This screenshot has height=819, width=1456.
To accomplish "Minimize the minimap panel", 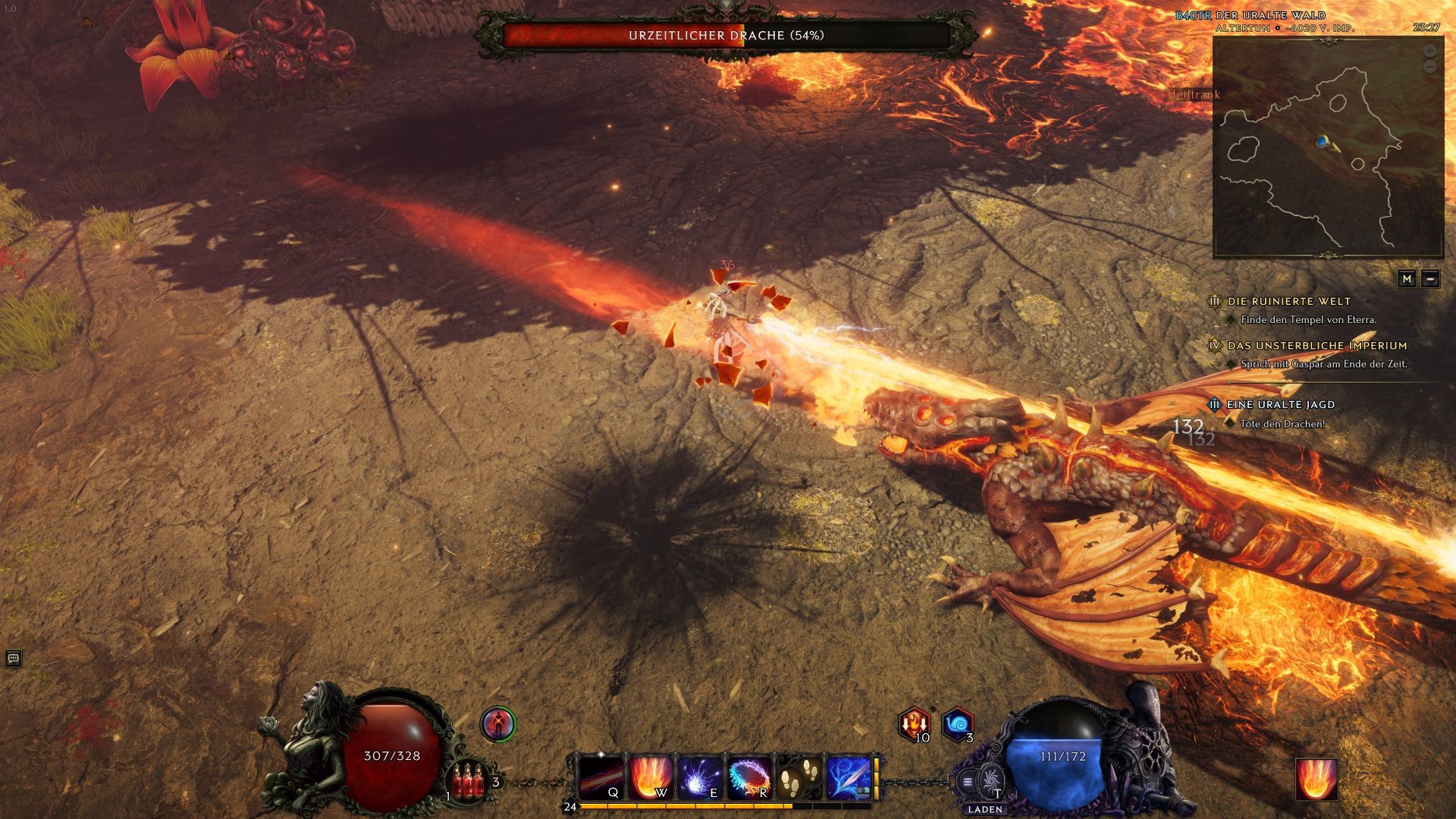I will click(x=1430, y=279).
